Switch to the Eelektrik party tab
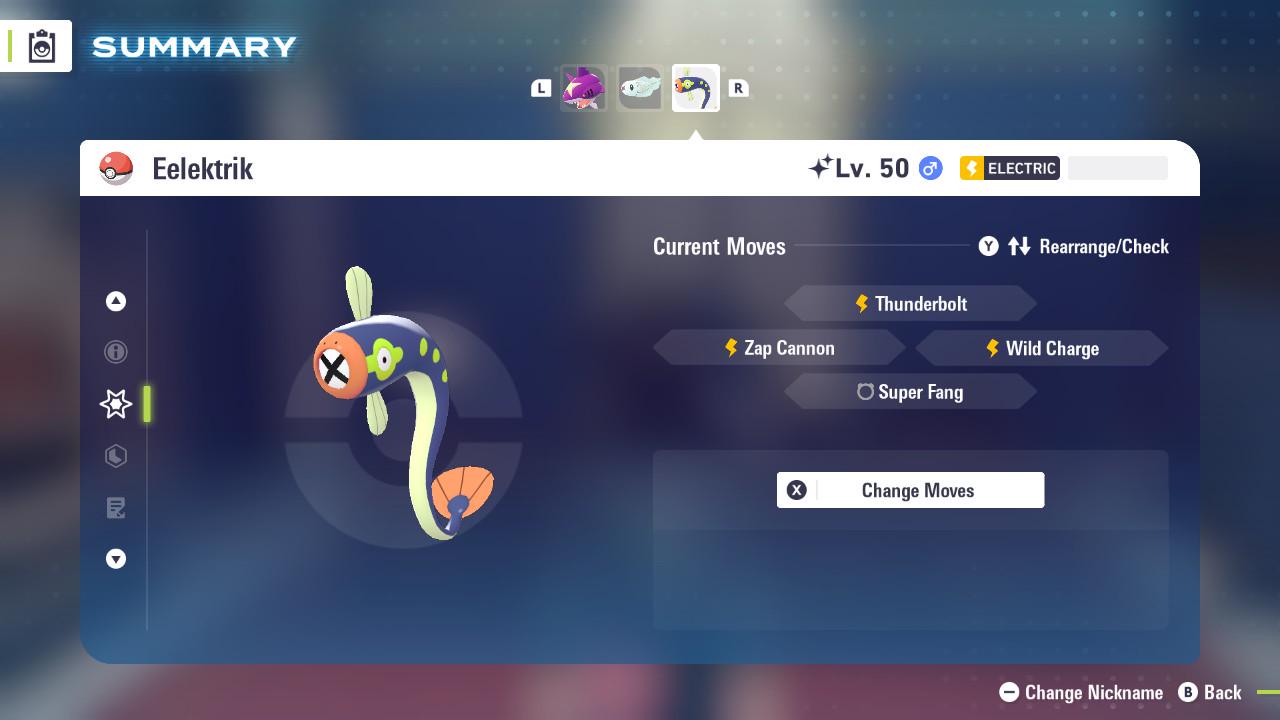 click(x=696, y=88)
